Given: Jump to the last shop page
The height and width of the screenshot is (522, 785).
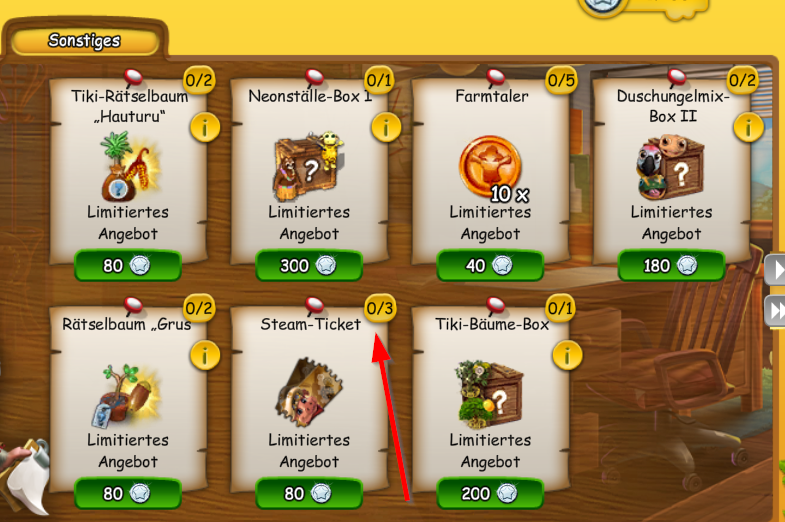Looking at the screenshot, I should coord(776,310).
